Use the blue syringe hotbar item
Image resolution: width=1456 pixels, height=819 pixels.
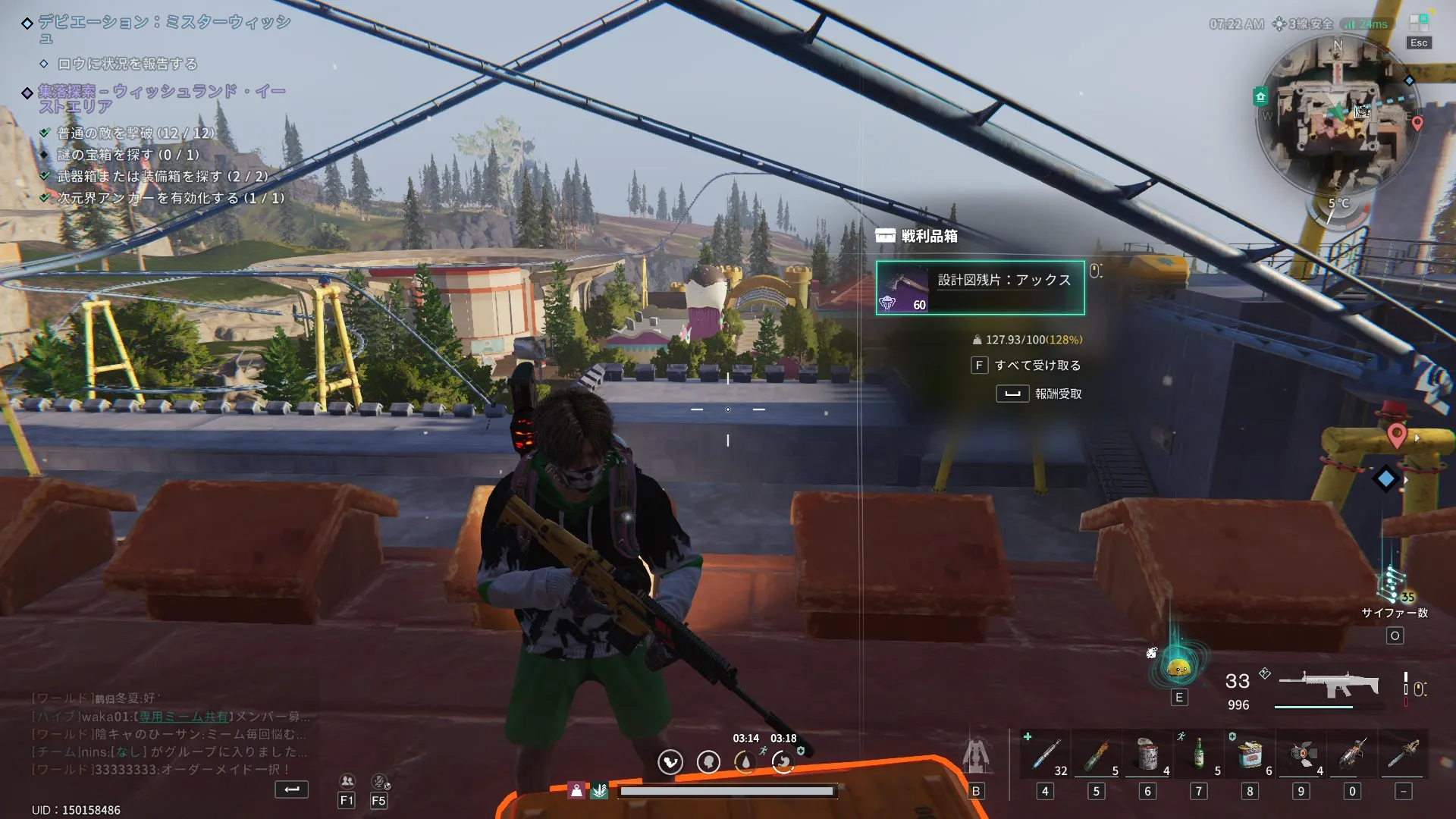click(x=1045, y=755)
